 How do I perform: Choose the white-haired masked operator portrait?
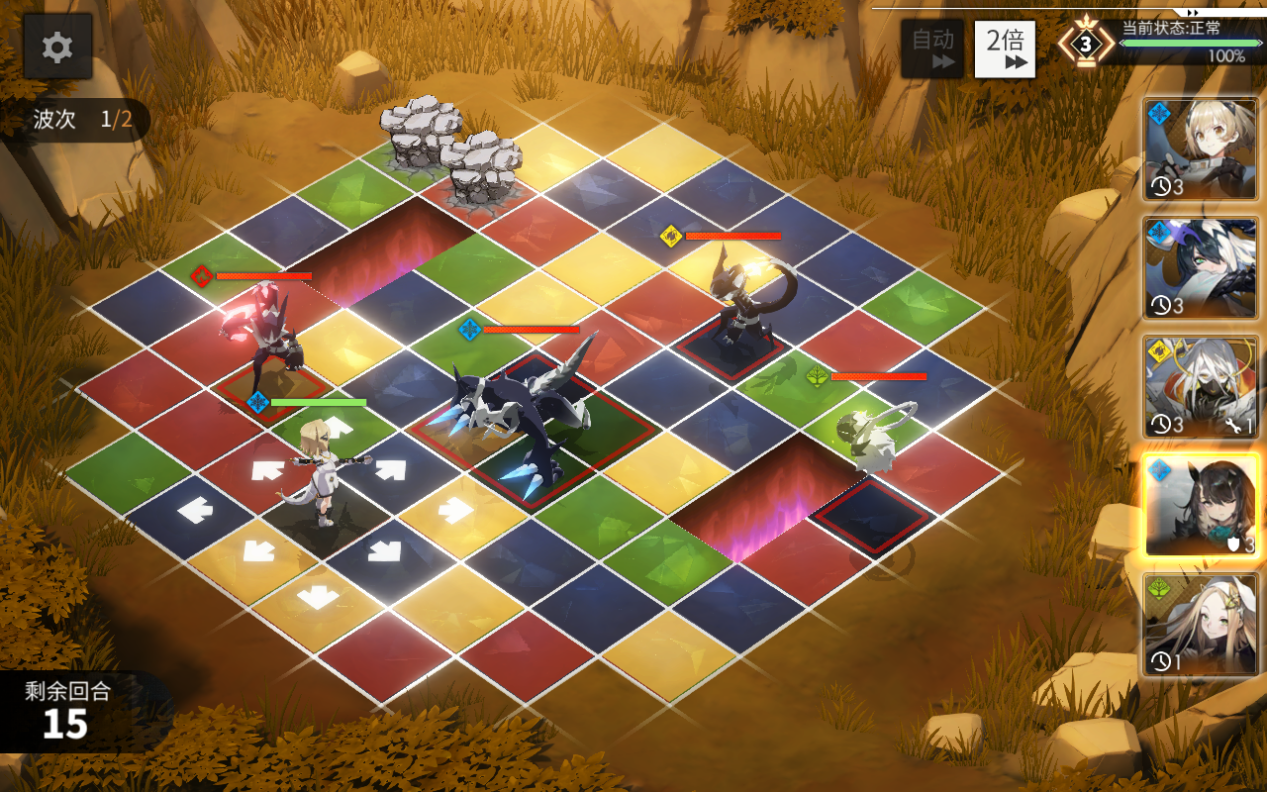(1200, 386)
